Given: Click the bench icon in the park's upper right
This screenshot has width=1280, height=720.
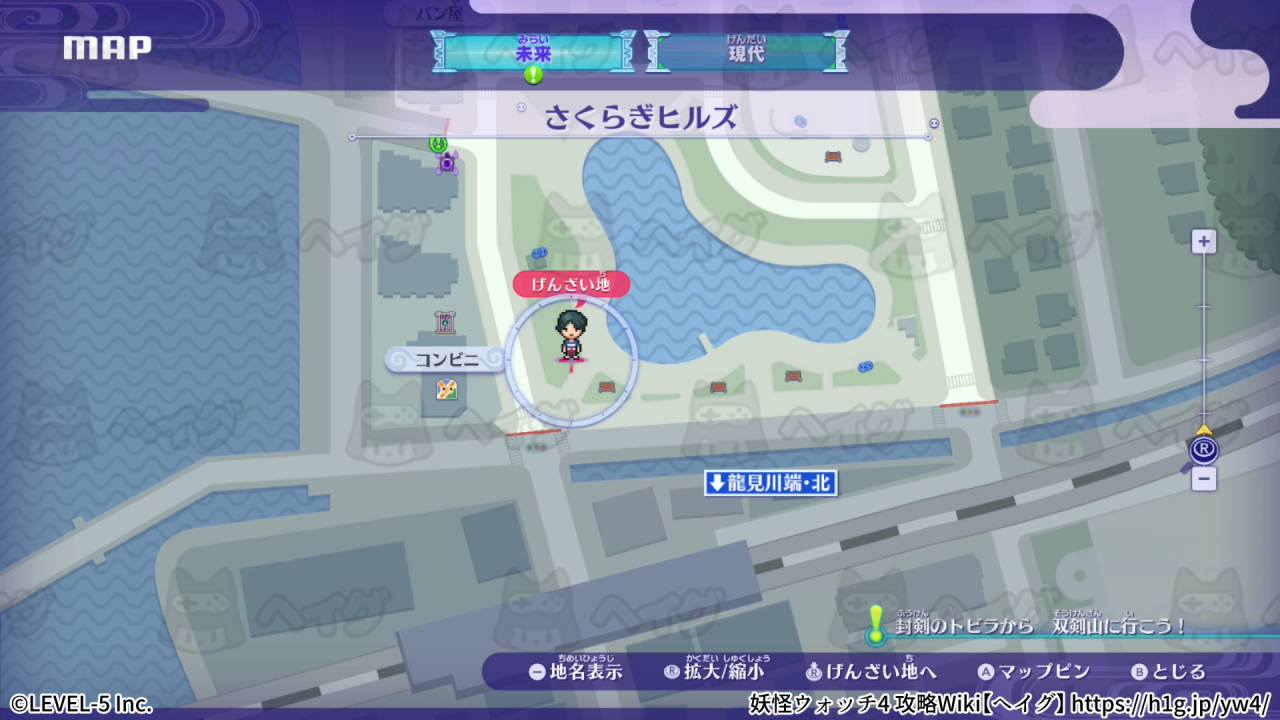Looking at the screenshot, I should tap(833, 157).
